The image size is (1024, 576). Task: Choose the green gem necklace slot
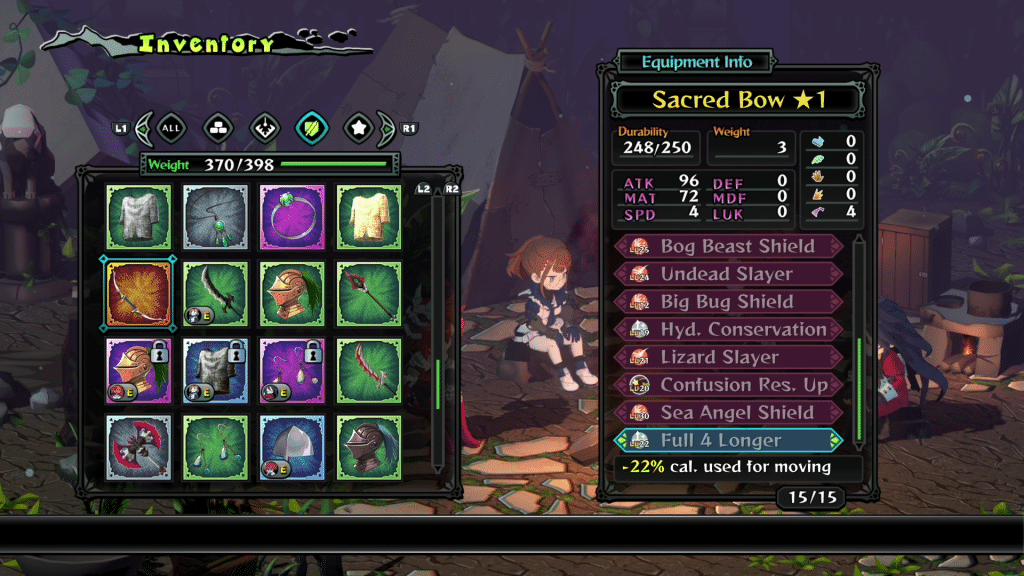(215, 216)
